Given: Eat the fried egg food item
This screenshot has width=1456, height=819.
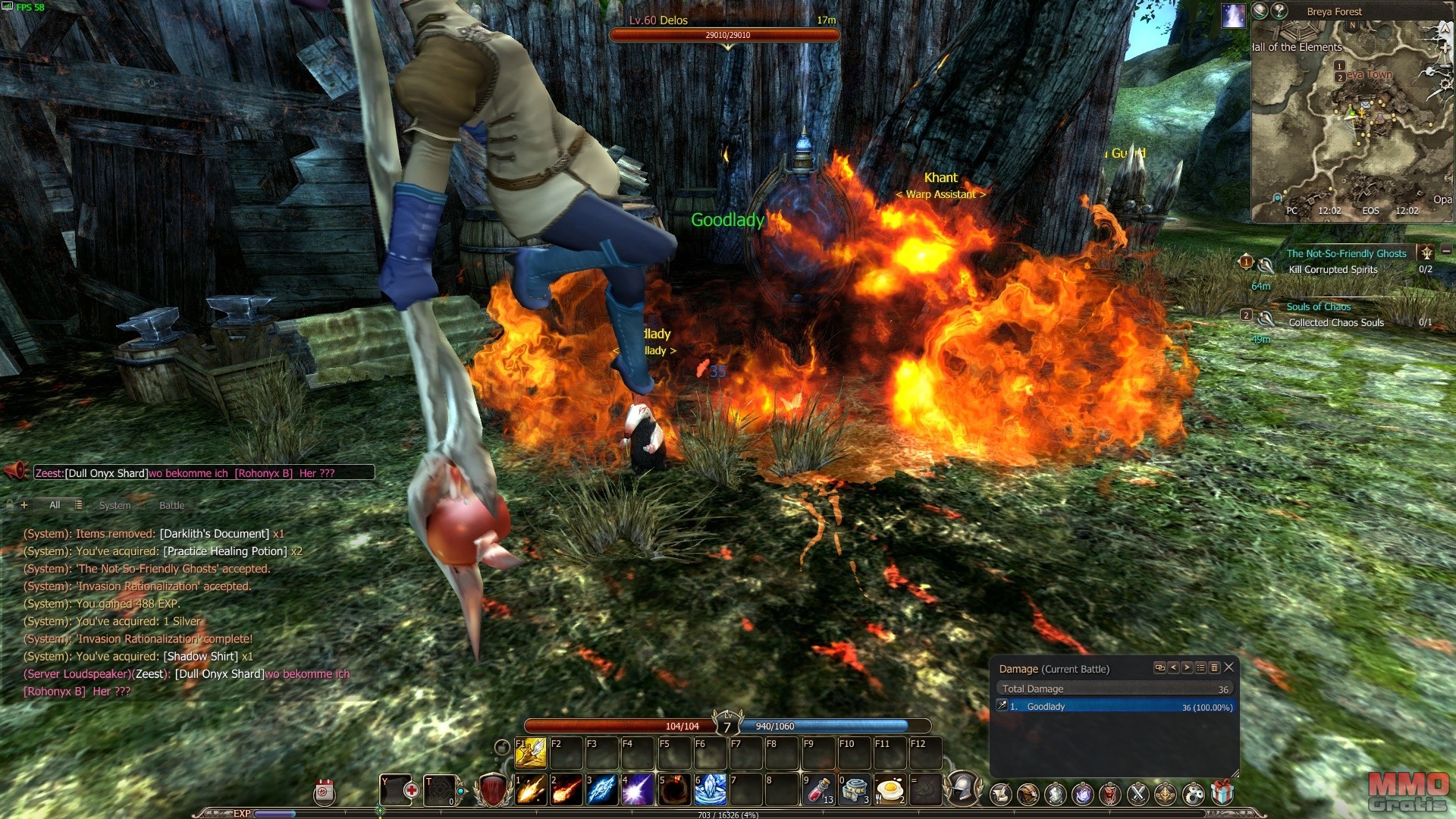Looking at the screenshot, I should [890, 790].
